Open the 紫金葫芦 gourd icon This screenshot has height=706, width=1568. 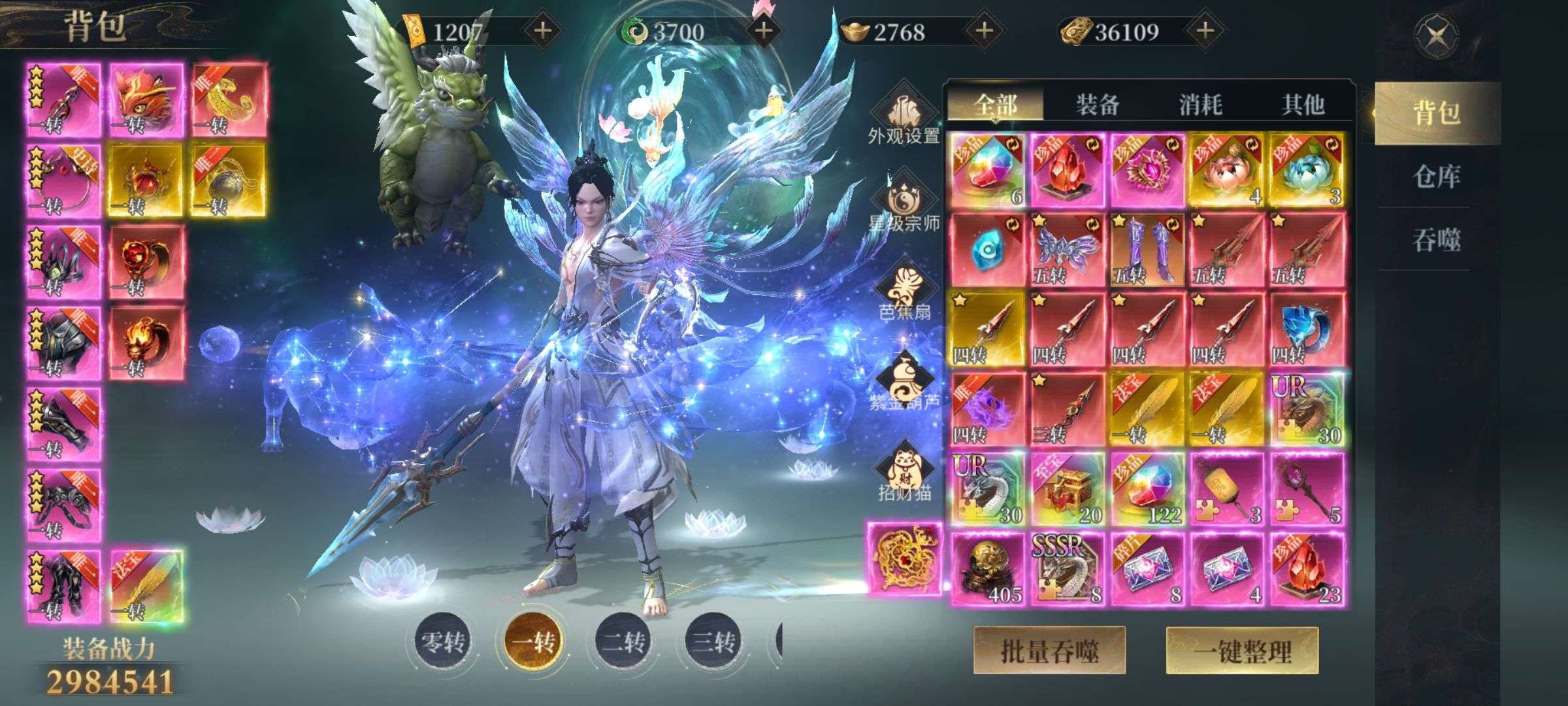(904, 381)
